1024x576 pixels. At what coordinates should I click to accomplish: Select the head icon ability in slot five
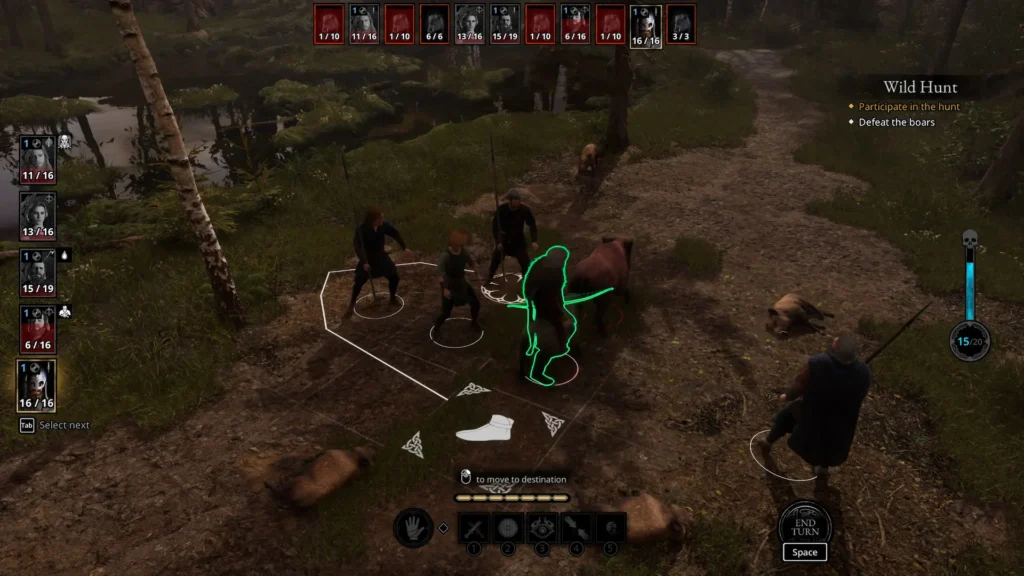coord(611,527)
